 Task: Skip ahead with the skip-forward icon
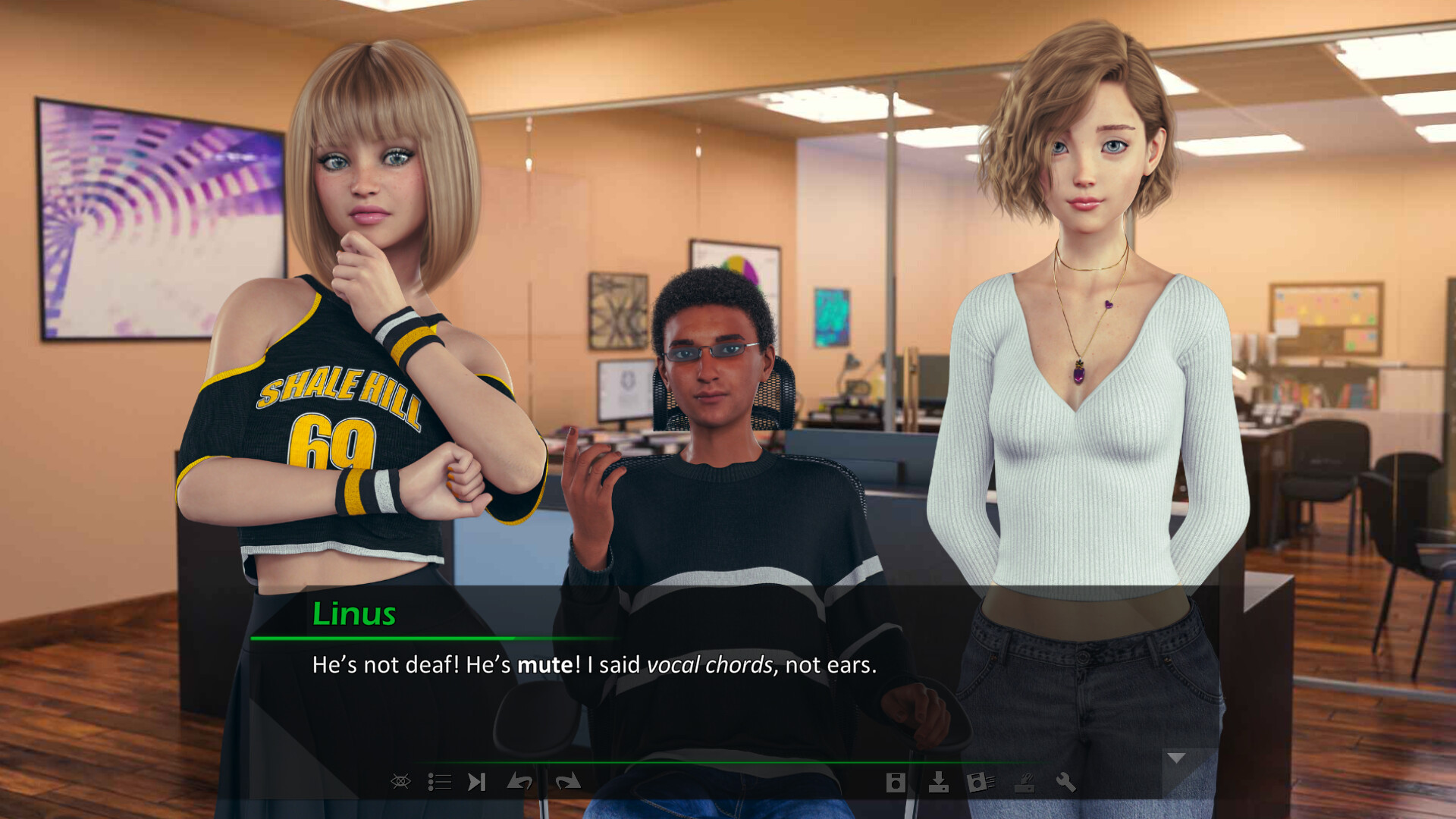(x=476, y=782)
